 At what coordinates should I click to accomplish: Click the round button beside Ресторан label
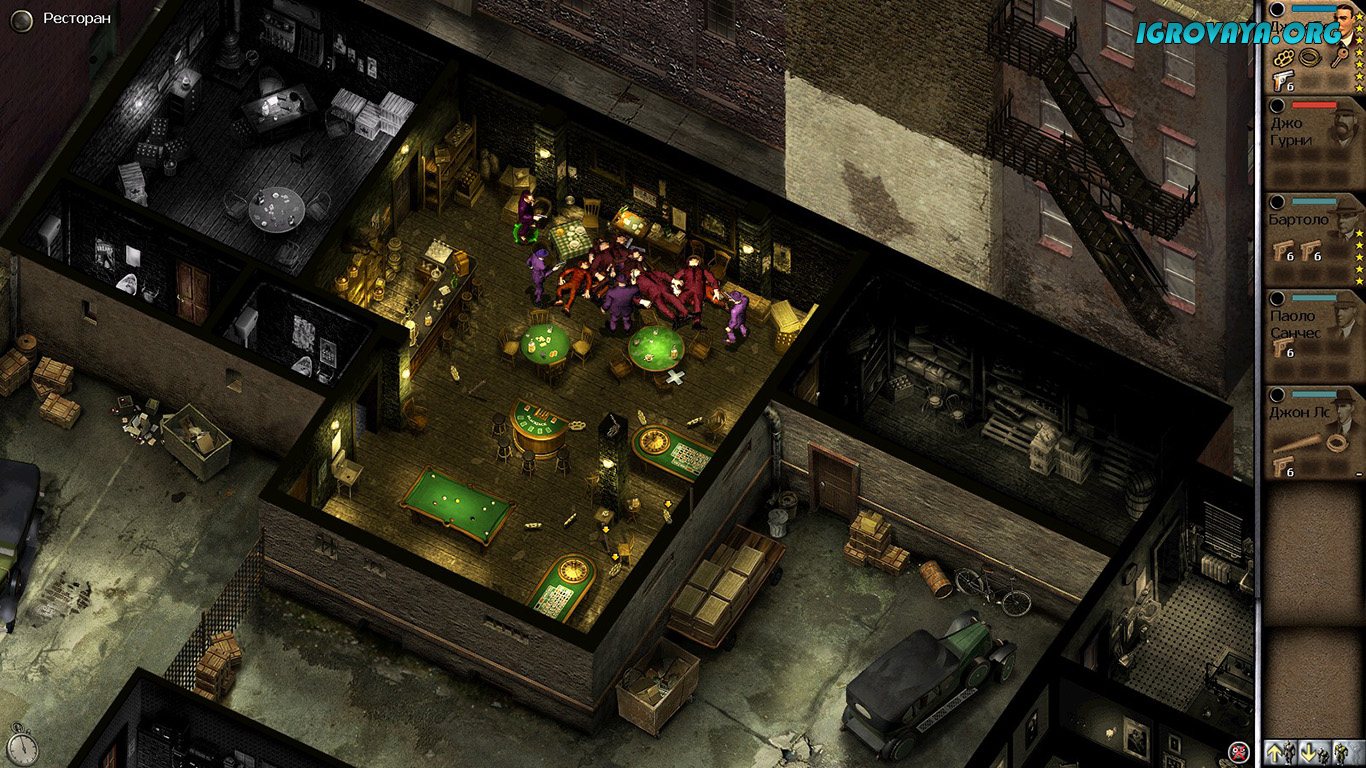(21, 19)
